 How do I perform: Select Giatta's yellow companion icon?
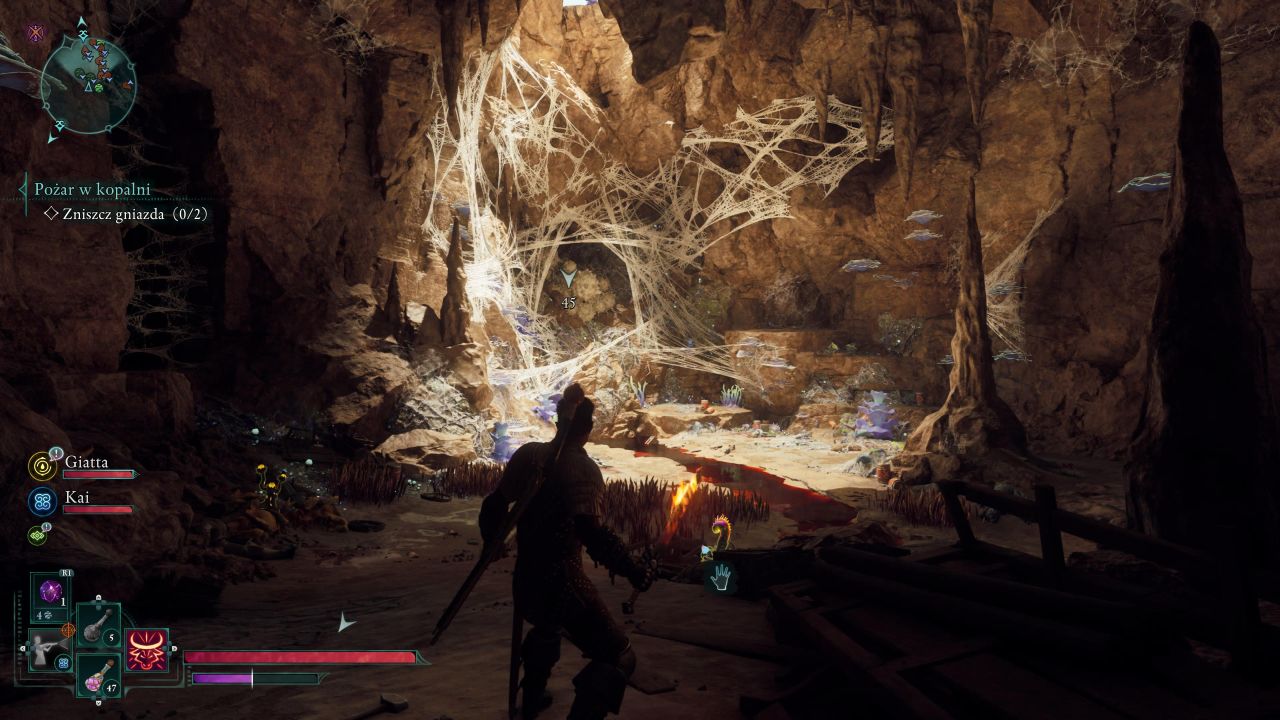(x=43, y=466)
